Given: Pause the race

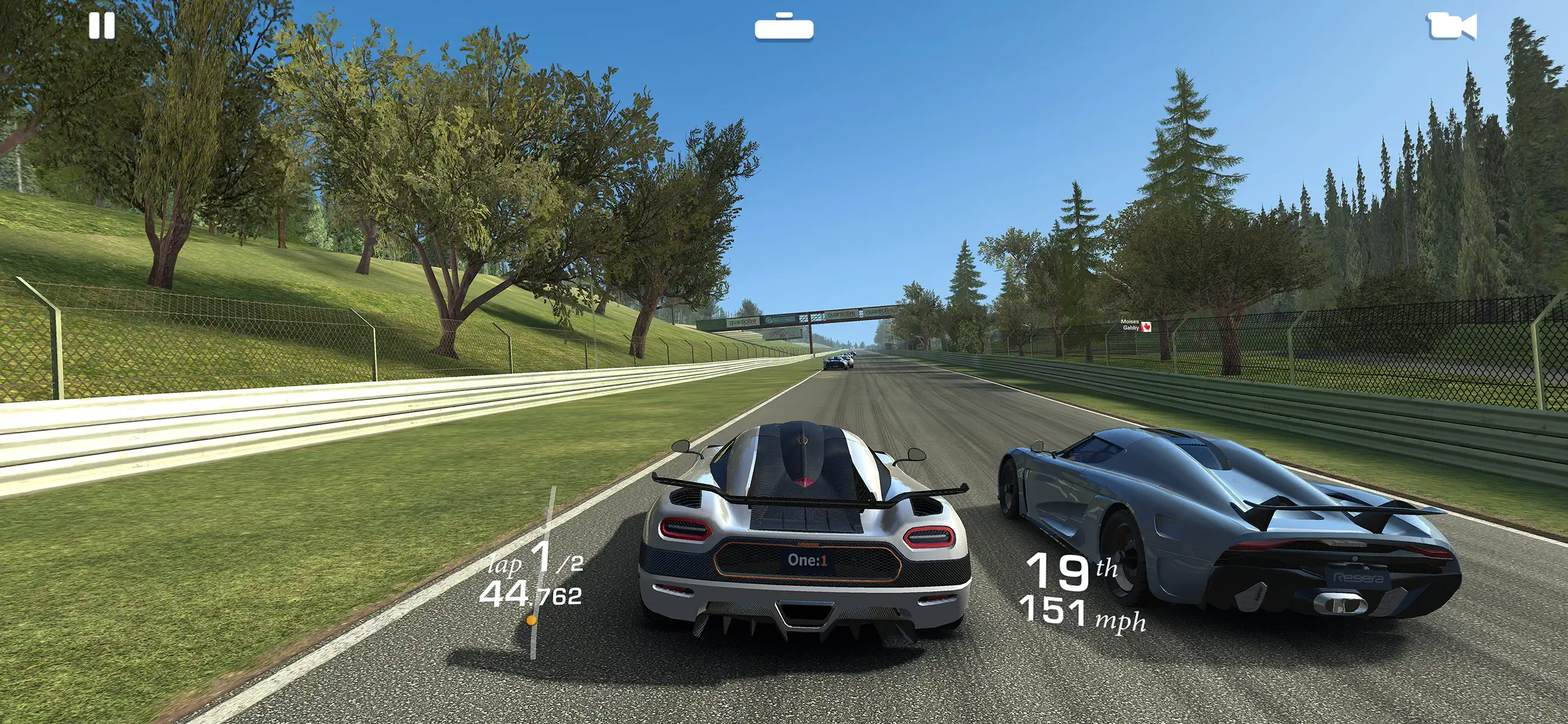Looking at the screenshot, I should point(101,26).
